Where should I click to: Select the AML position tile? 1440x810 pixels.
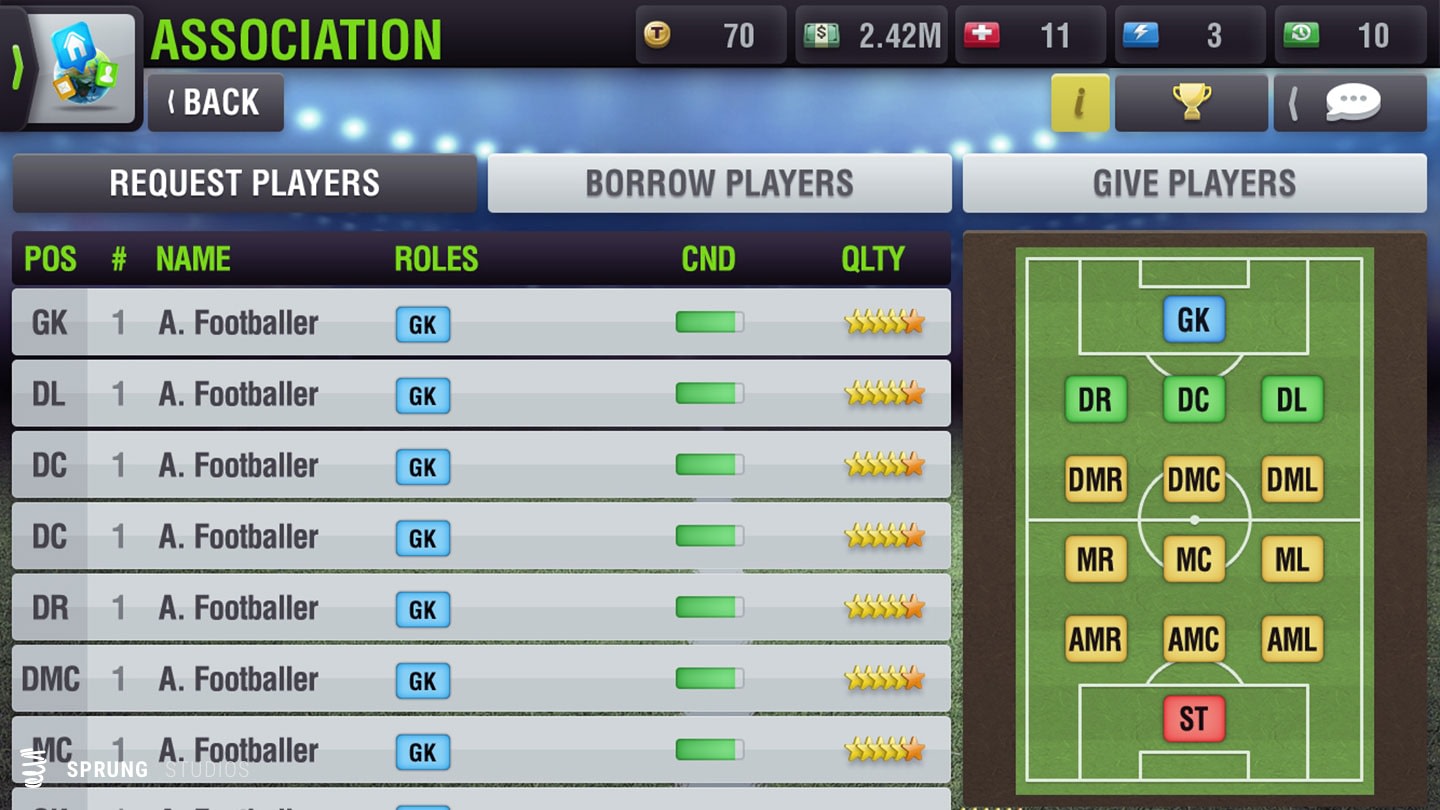(x=1292, y=639)
